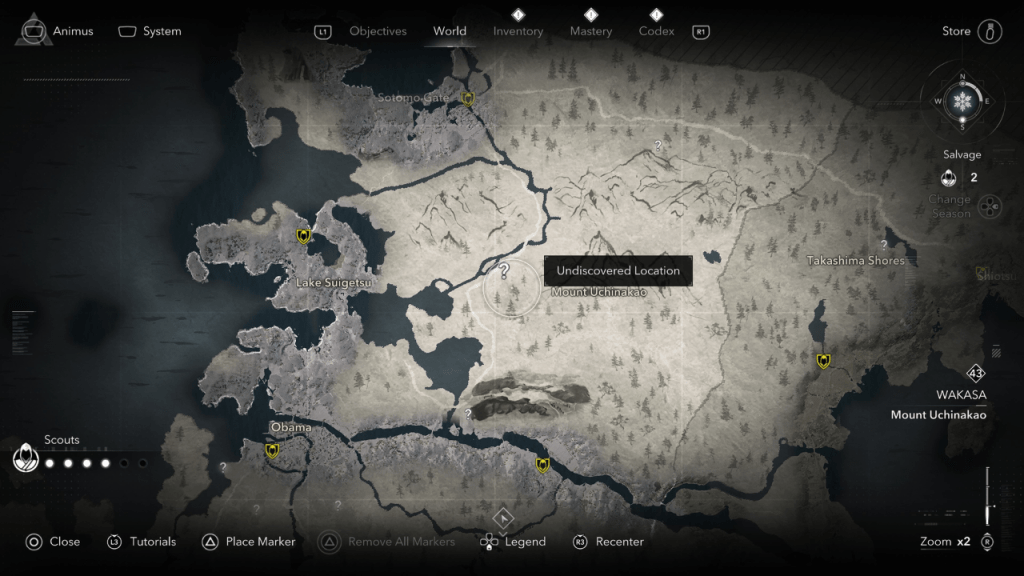Select the Sotomo Gate map marker
1024x576 pixels.
coord(467,98)
